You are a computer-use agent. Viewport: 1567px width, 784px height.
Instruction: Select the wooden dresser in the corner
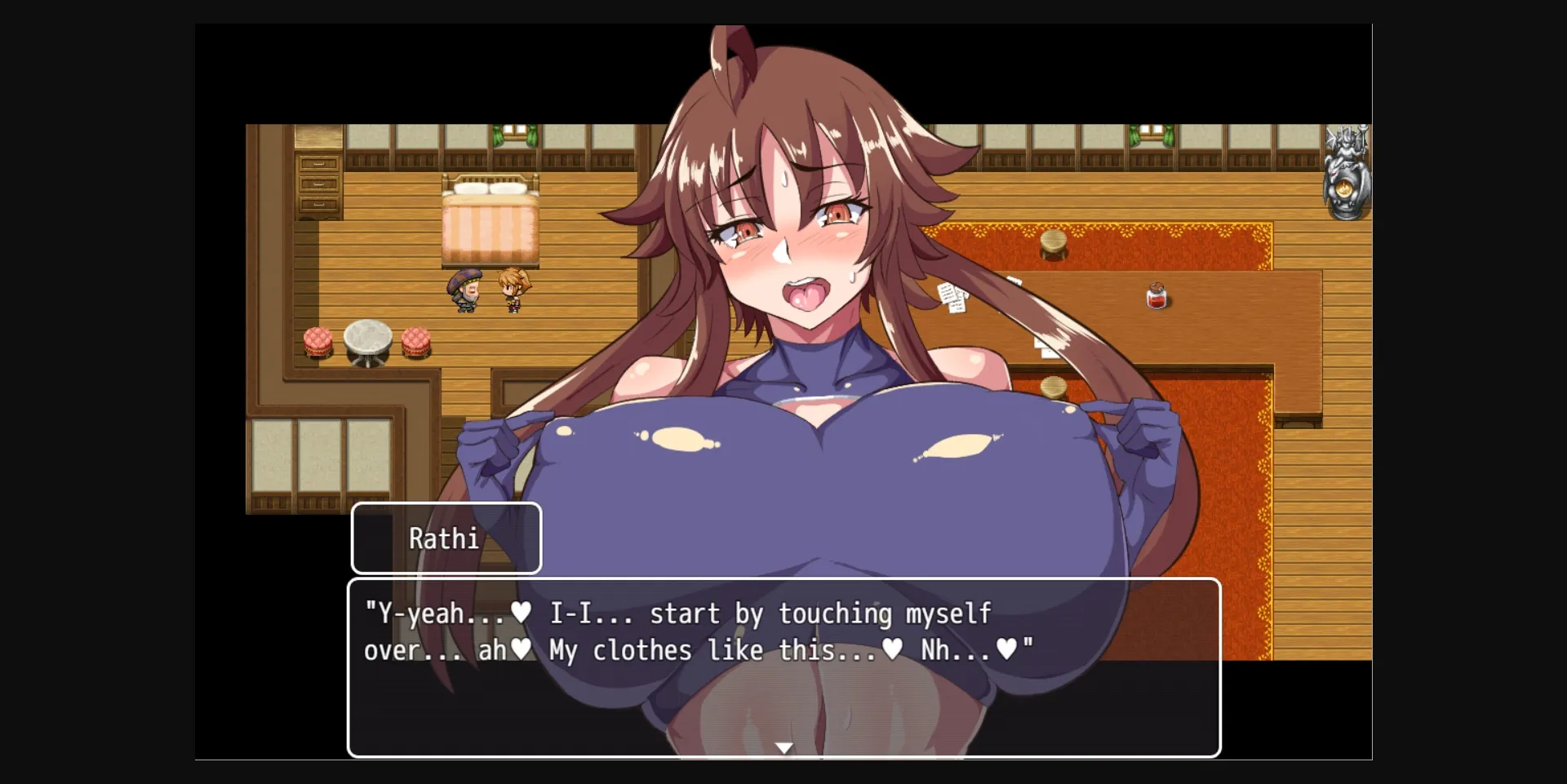point(318,184)
